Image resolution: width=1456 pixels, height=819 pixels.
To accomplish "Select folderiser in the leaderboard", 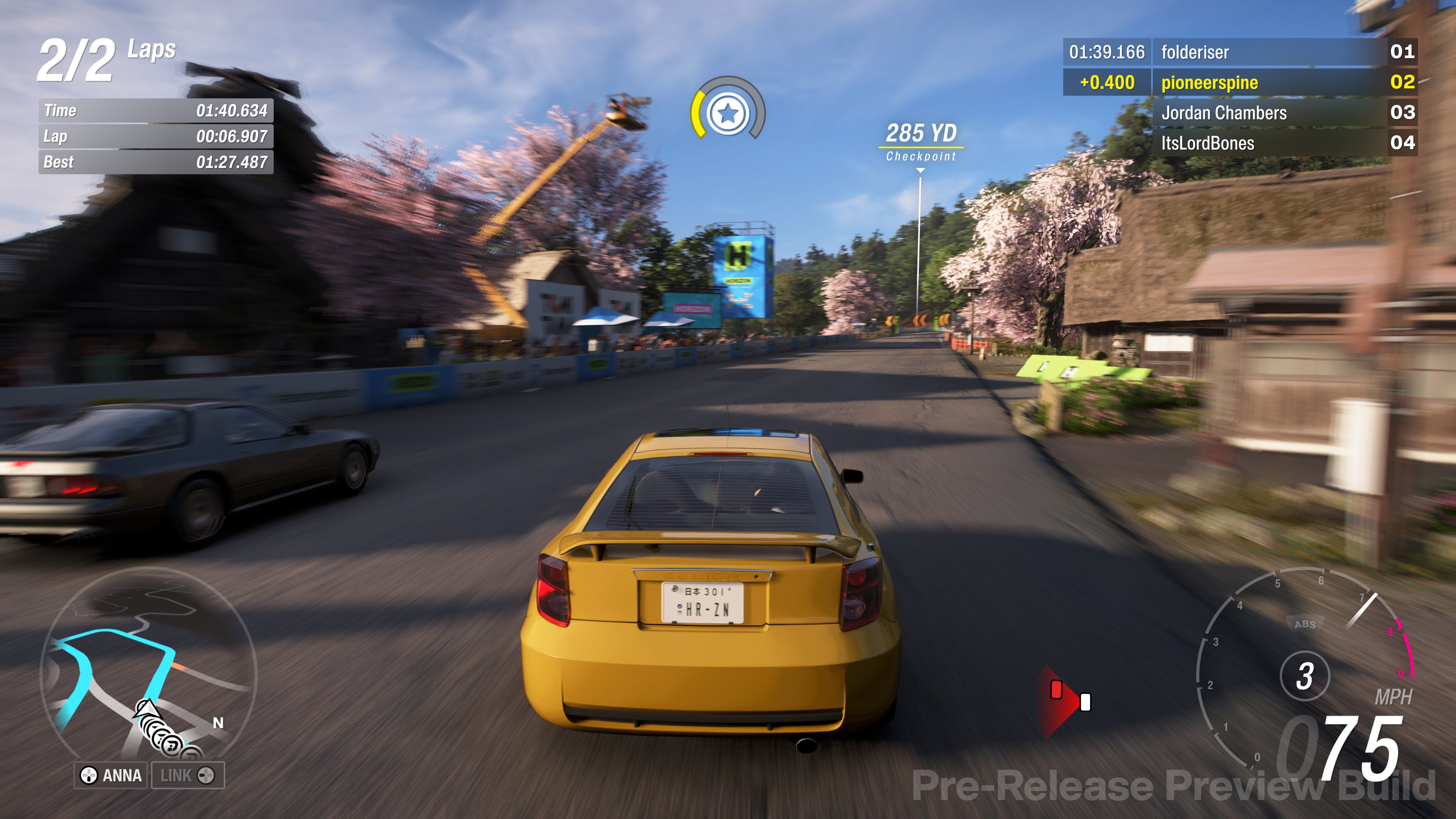I will pos(1239,52).
